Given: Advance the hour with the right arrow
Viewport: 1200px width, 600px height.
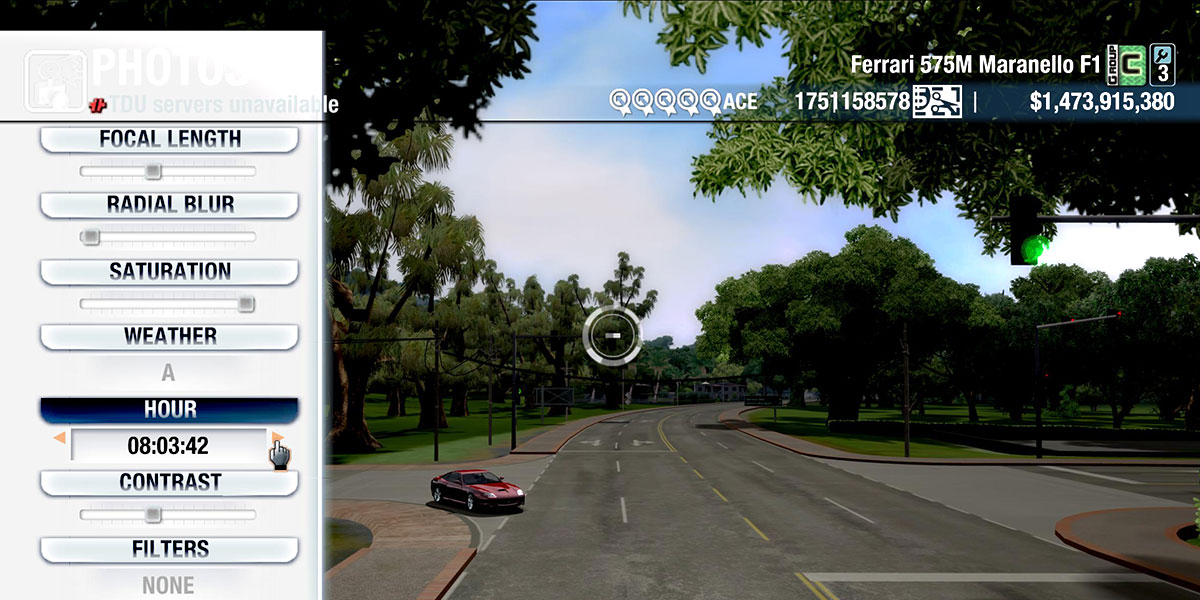Looking at the screenshot, I should point(277,438).
